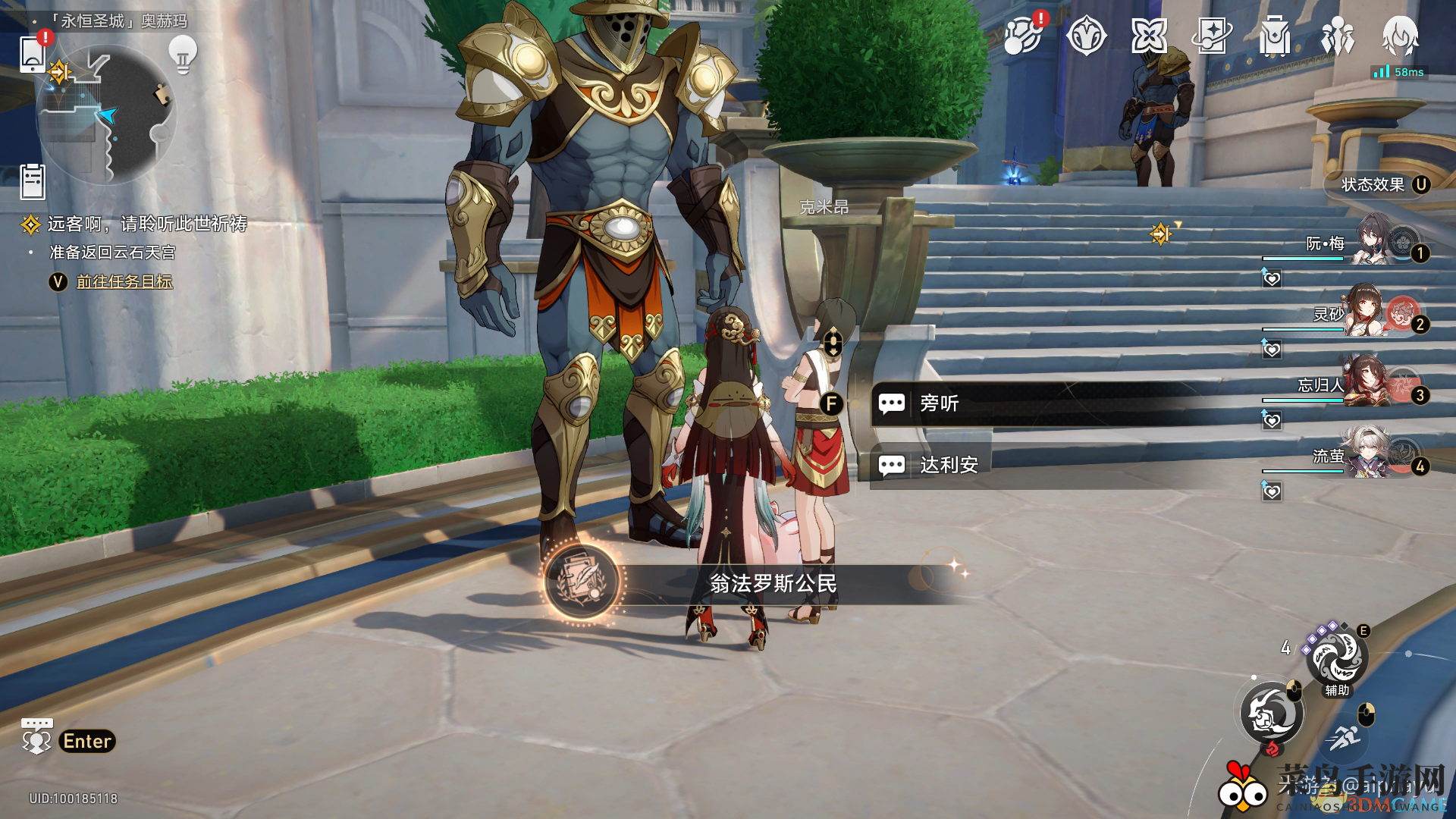Image resolution: width=1456 pixels, height=819 pixels.
Task: Select the 达利安 talk option
Action: coord(948,465)
